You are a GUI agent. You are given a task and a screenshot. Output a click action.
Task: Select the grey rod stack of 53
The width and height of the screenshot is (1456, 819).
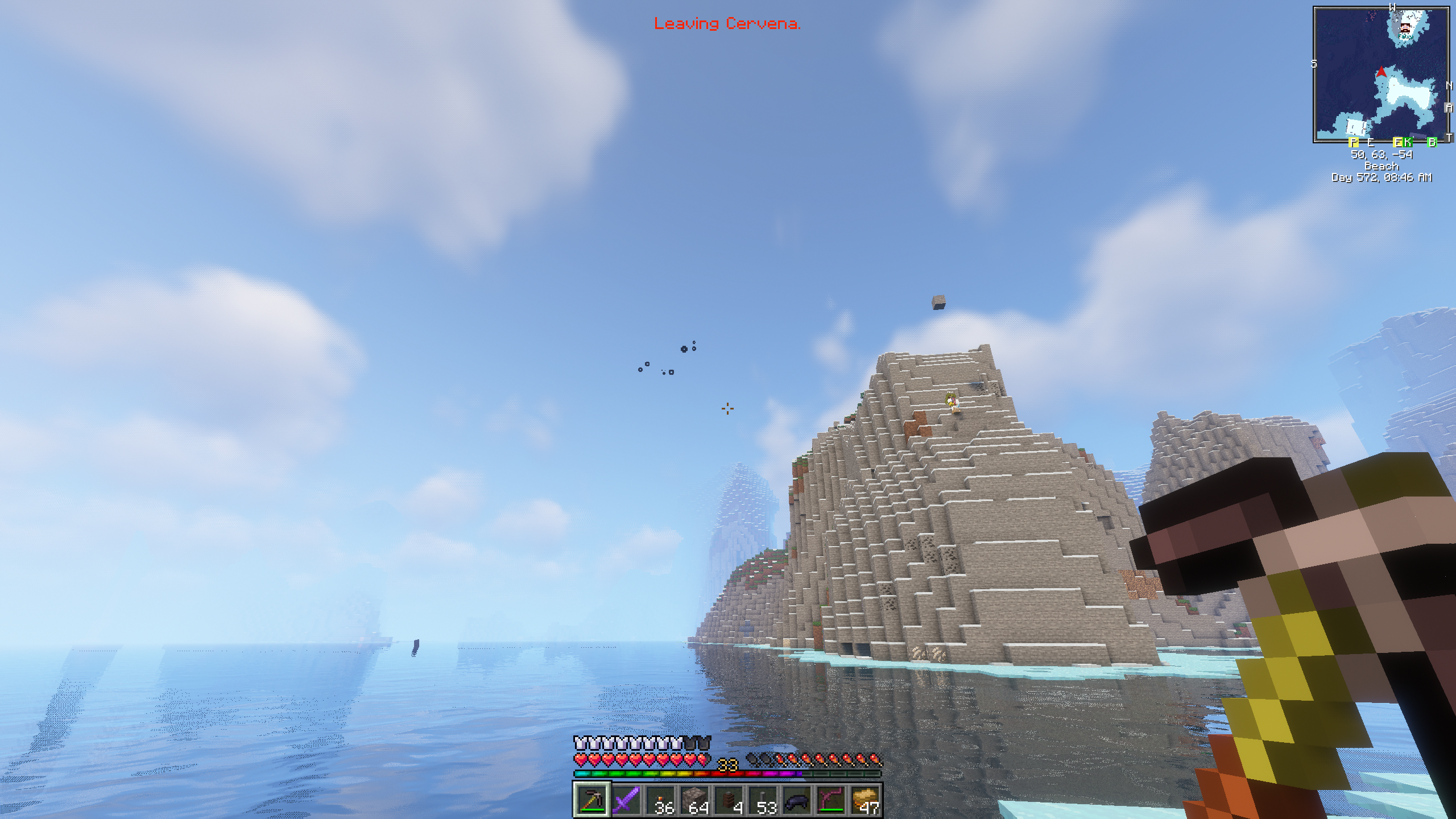point(763,800)
